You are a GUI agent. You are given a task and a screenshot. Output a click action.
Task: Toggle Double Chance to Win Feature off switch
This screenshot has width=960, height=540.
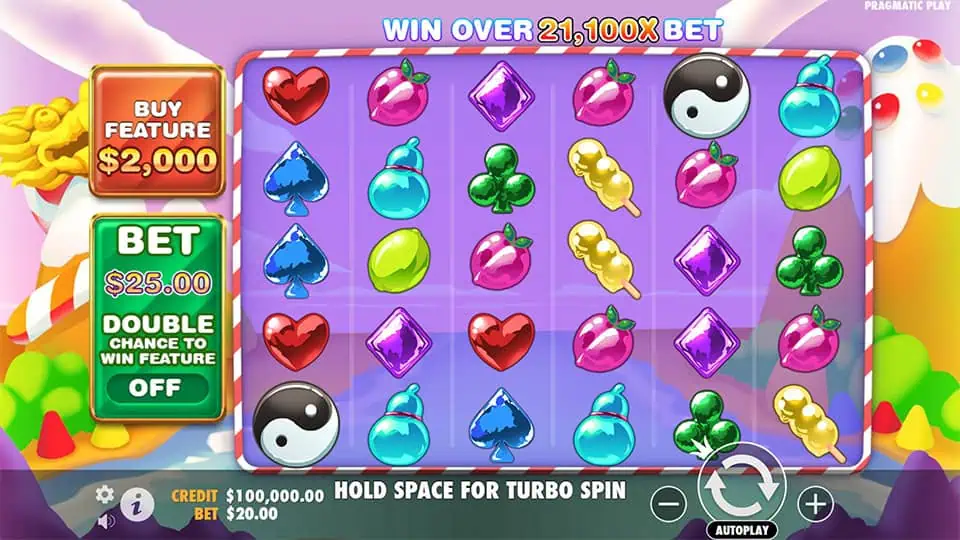coord(157,387)
